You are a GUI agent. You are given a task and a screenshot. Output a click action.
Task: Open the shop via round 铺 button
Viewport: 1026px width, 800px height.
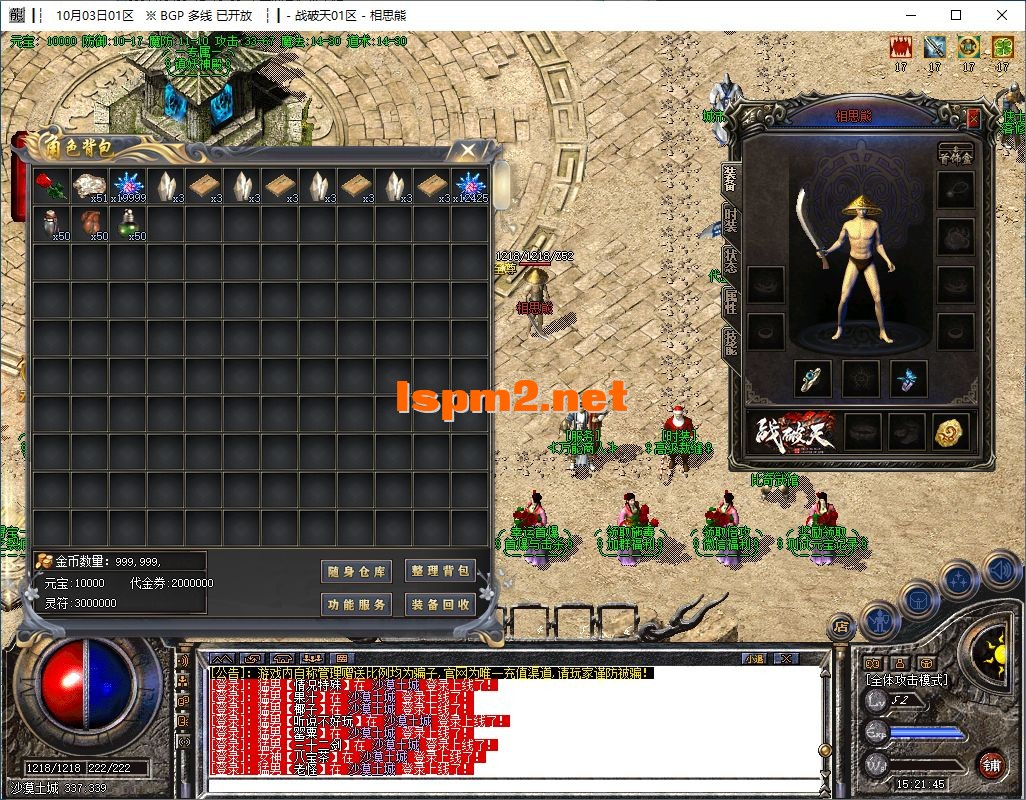click(992, 765)
